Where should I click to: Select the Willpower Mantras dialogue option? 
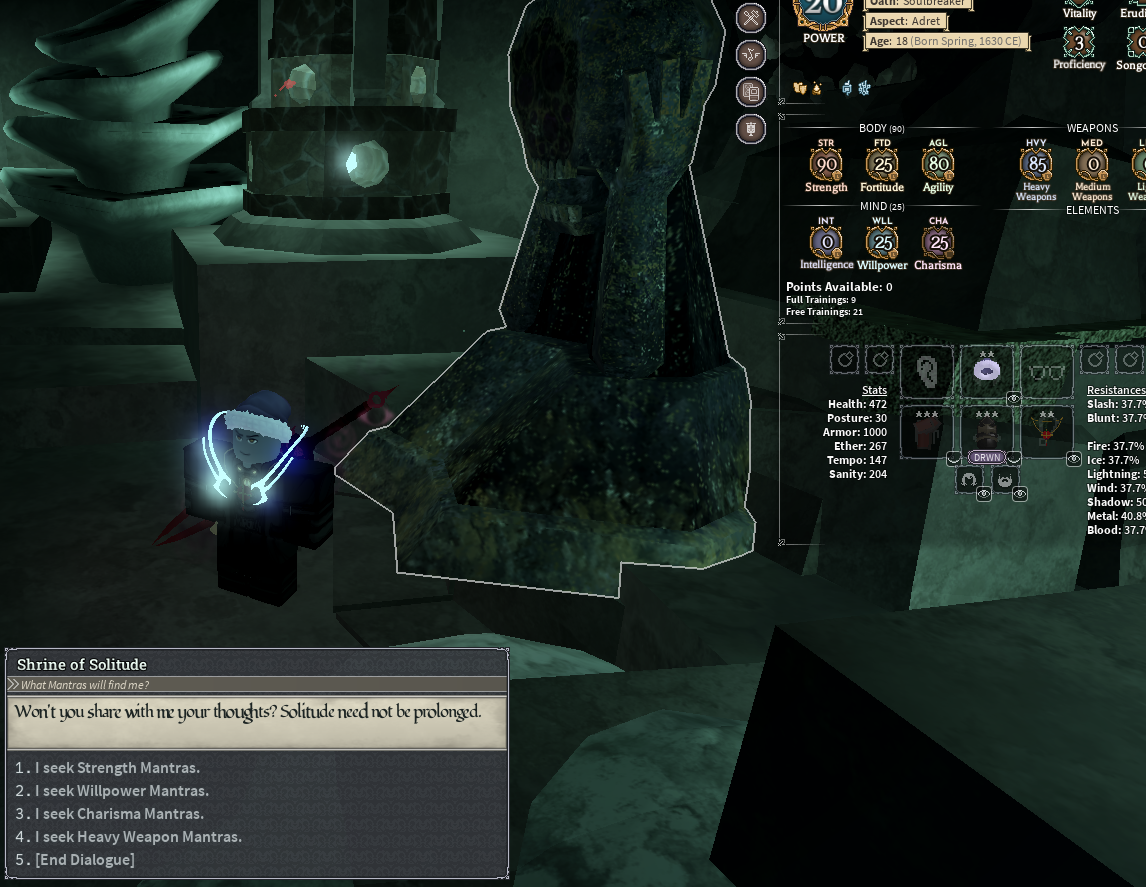122,791
